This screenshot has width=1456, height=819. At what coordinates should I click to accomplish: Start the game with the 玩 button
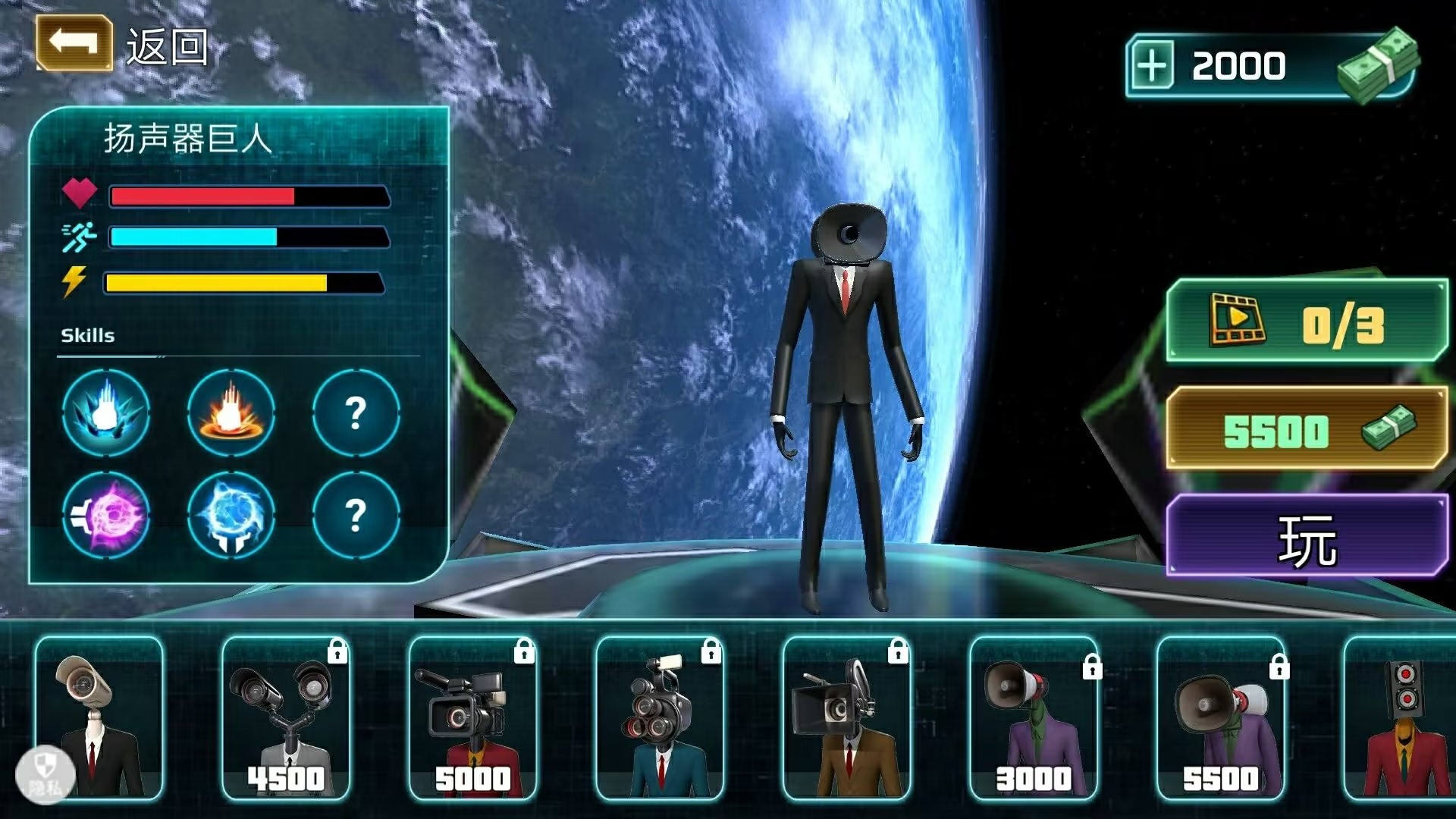point(1306,537)
